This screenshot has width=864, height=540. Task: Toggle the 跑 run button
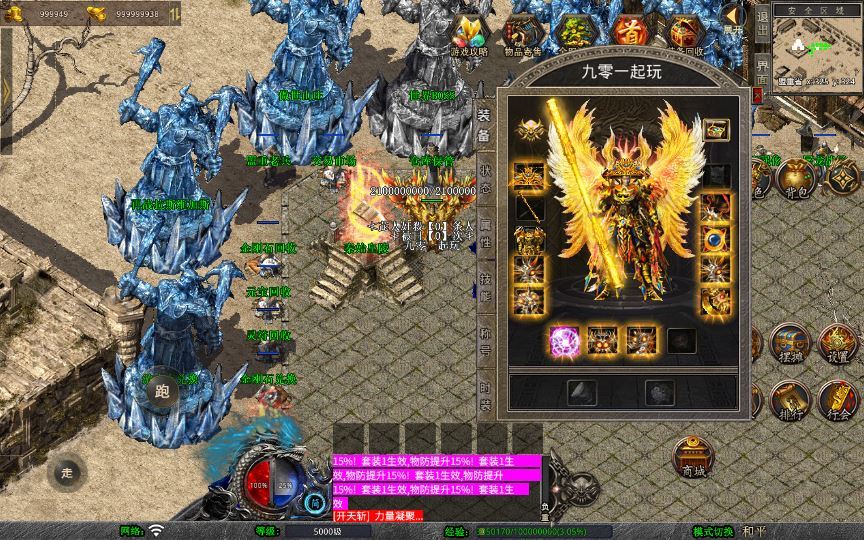pos(162,391)
